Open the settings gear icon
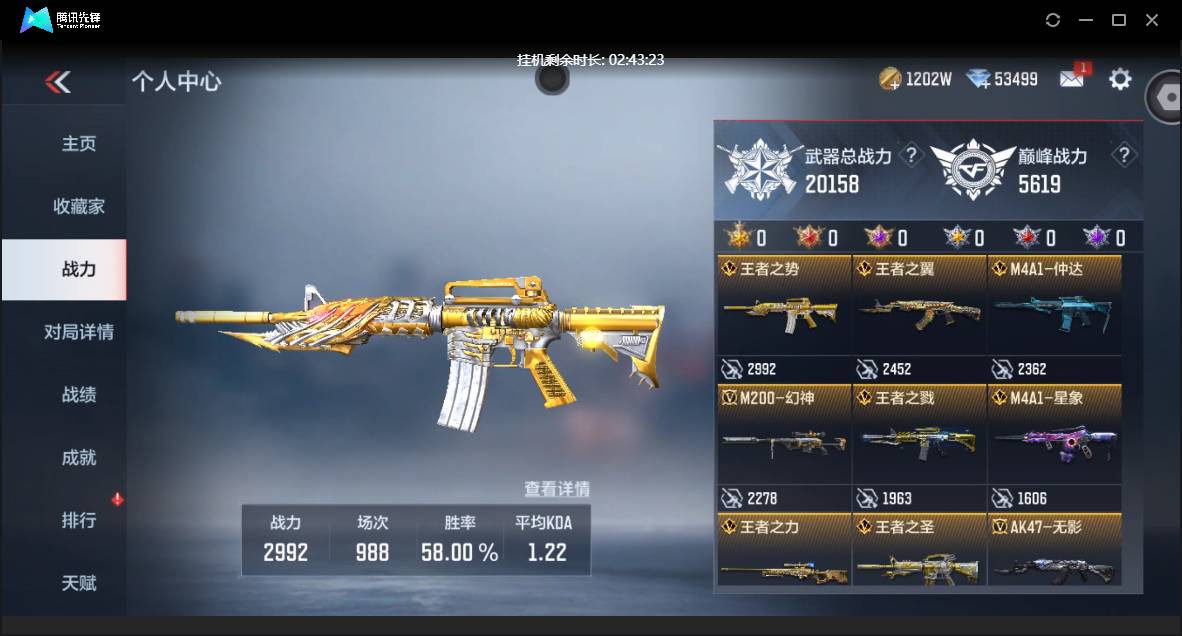The image size is (1182, 636). click(1120, 79)
